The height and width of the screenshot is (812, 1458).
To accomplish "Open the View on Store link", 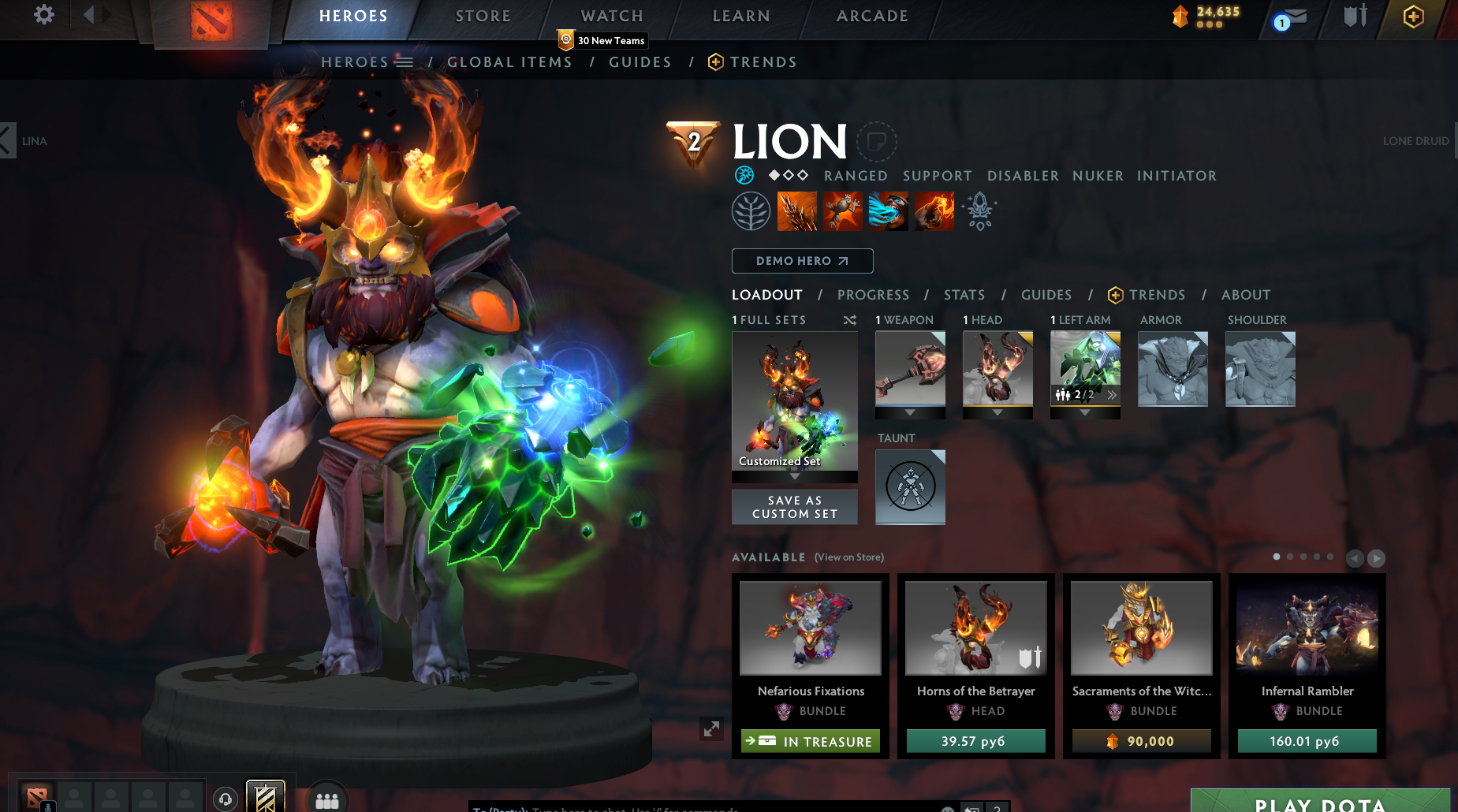I will tap(848, 557).
